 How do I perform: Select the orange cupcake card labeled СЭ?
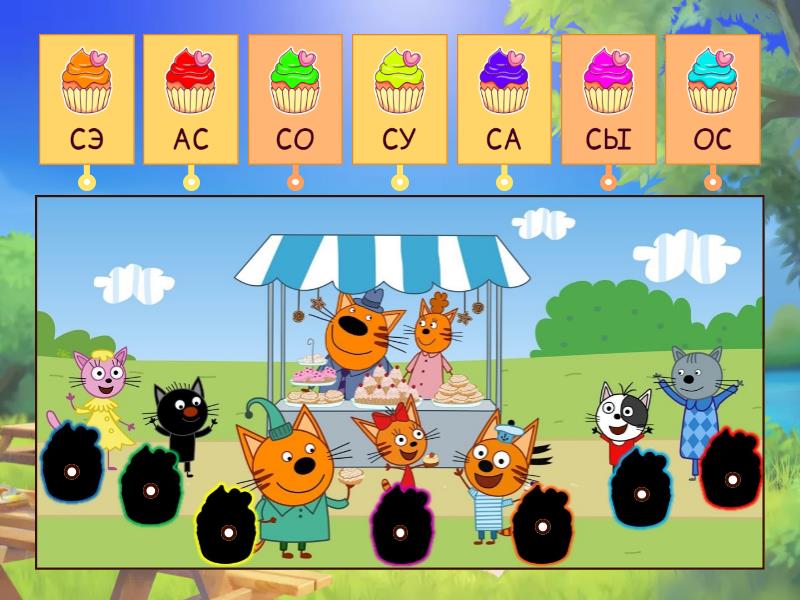87,99
